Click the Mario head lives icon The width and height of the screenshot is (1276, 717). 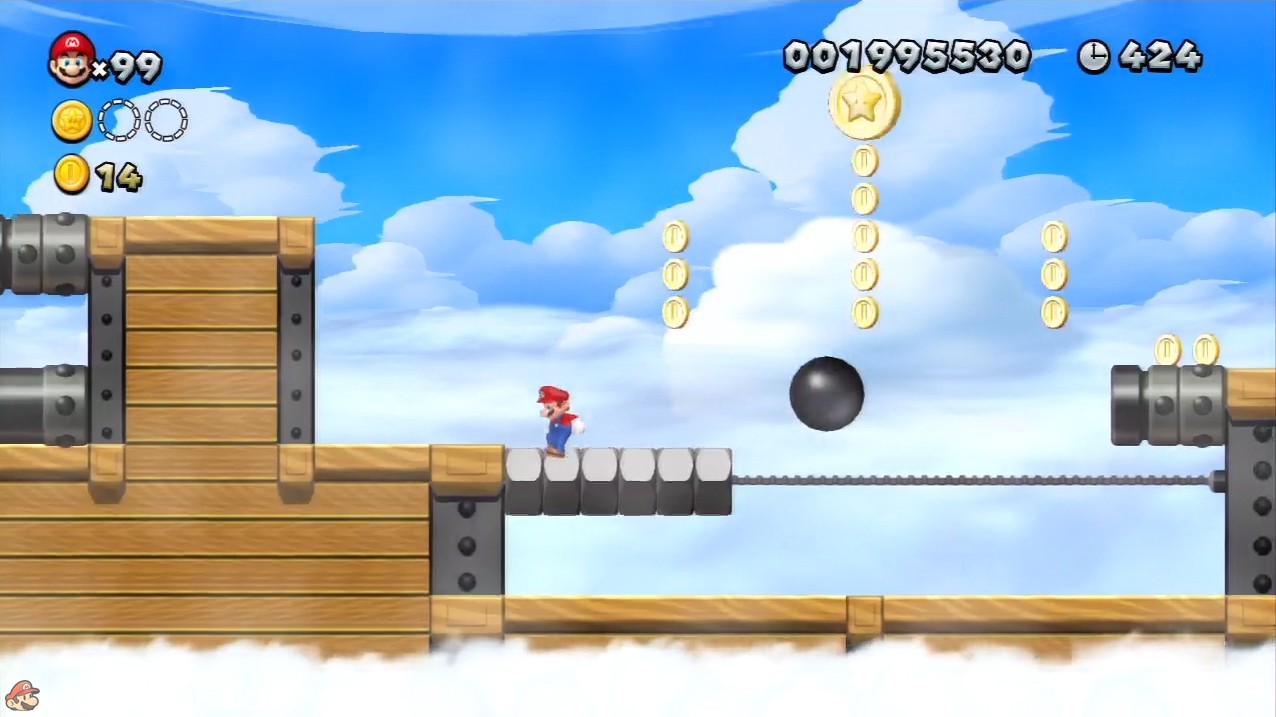[x=71, y=58]
